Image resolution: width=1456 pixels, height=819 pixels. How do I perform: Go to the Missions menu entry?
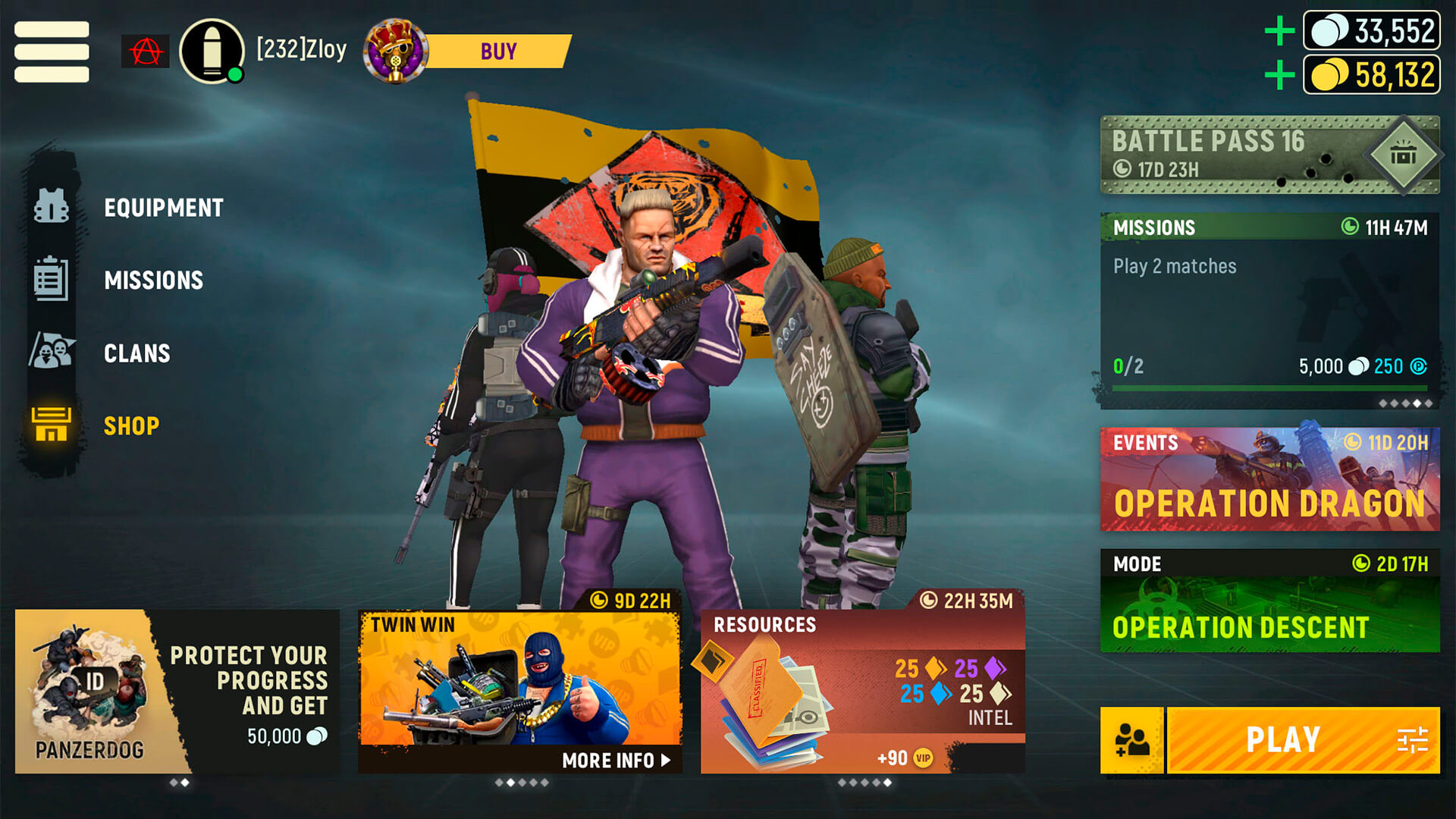153,281
